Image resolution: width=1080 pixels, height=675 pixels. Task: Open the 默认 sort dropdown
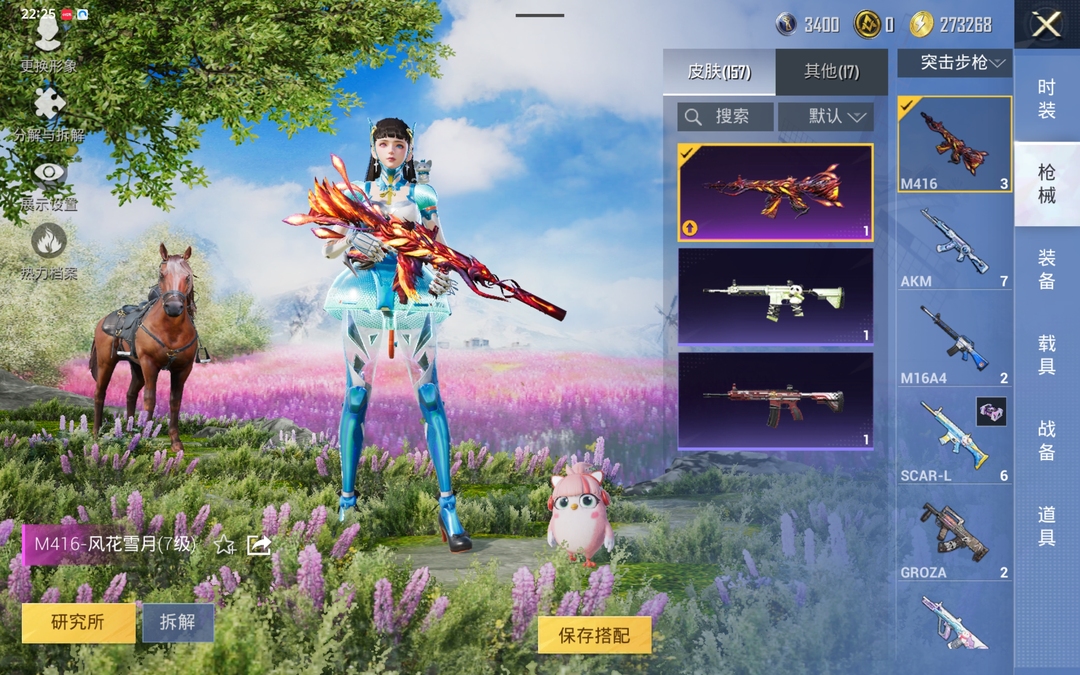pos(826,117)
